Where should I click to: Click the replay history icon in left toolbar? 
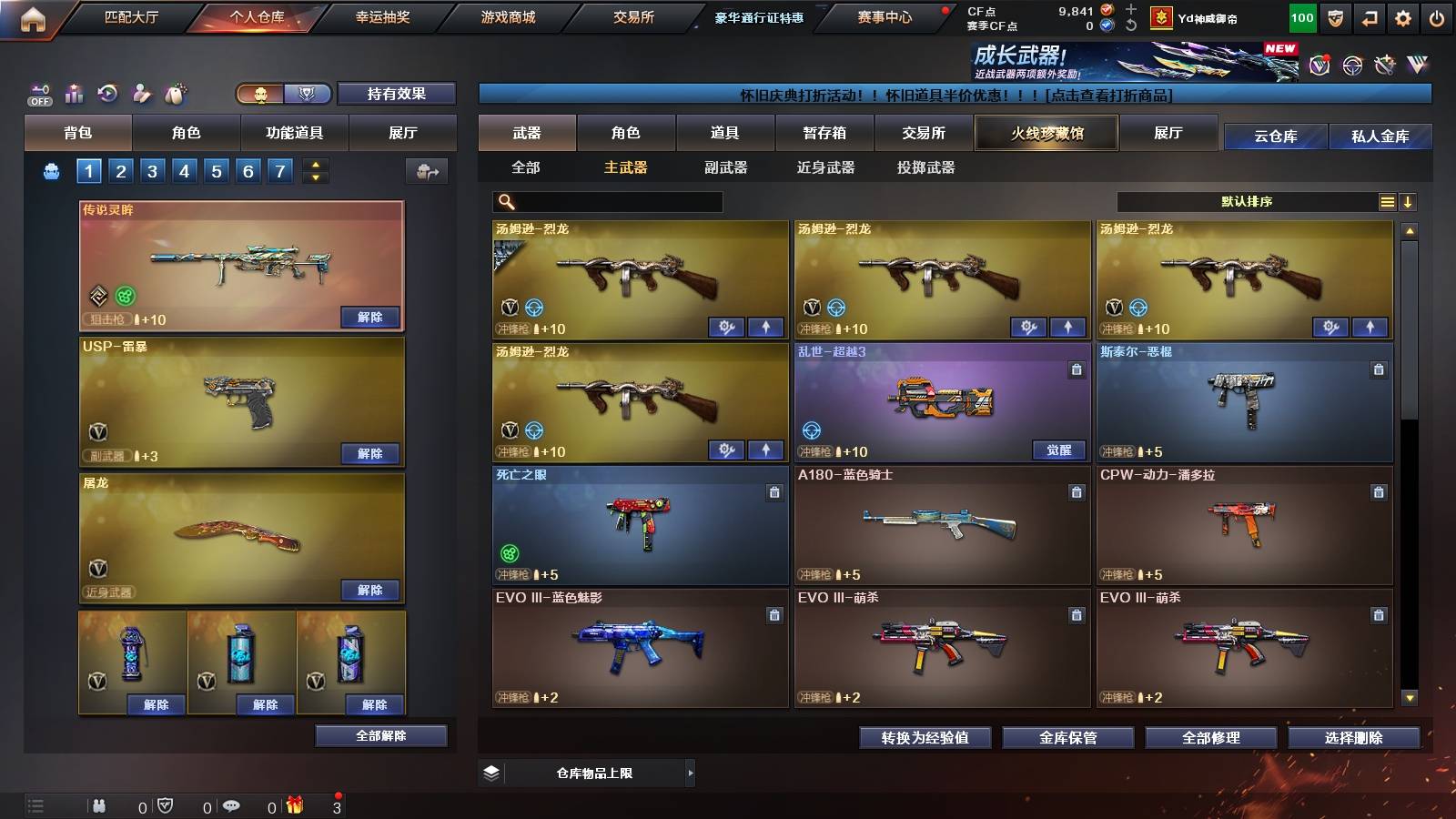[107, 94]
